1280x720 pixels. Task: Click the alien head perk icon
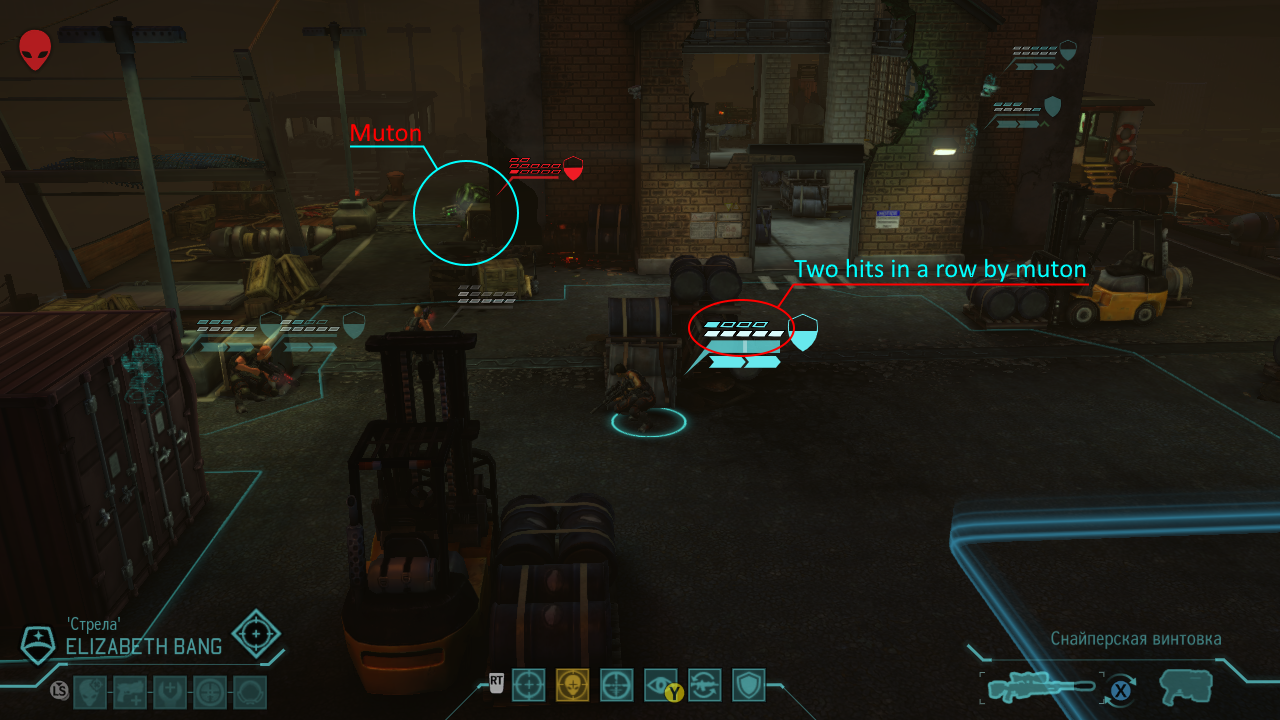coord(90,691)
